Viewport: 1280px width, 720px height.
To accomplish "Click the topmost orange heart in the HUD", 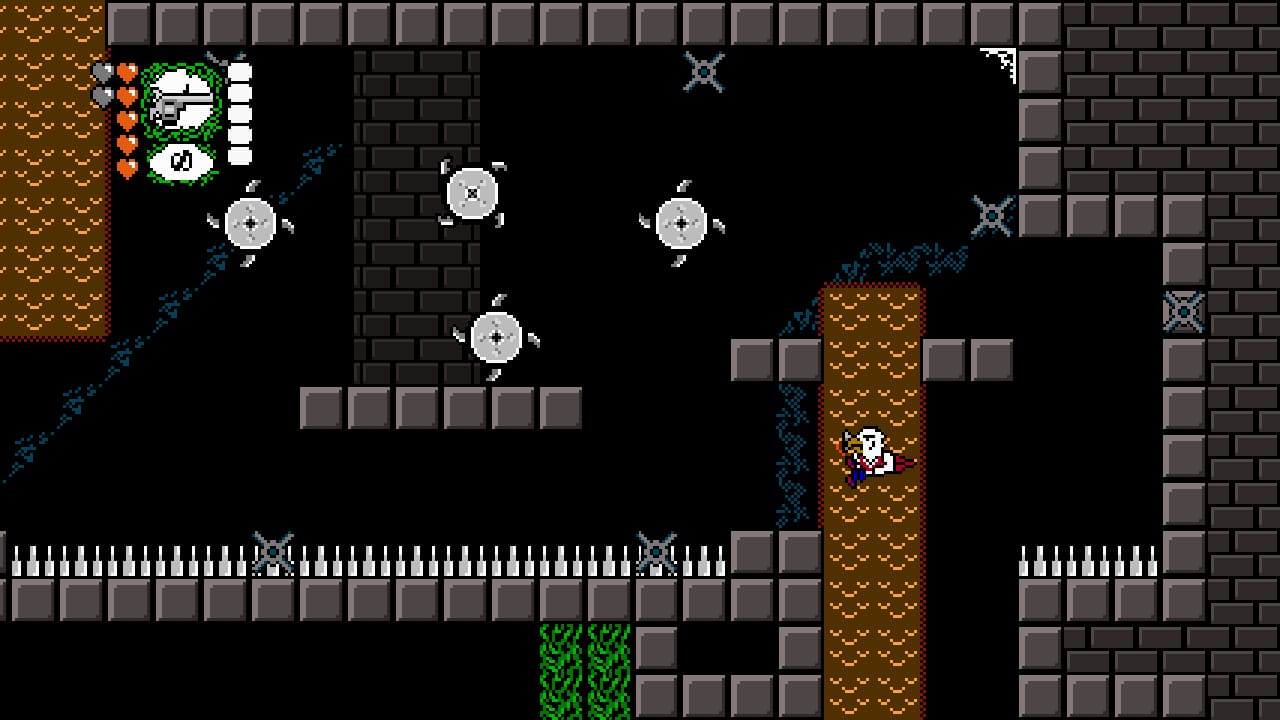I will tap(127, 72).
